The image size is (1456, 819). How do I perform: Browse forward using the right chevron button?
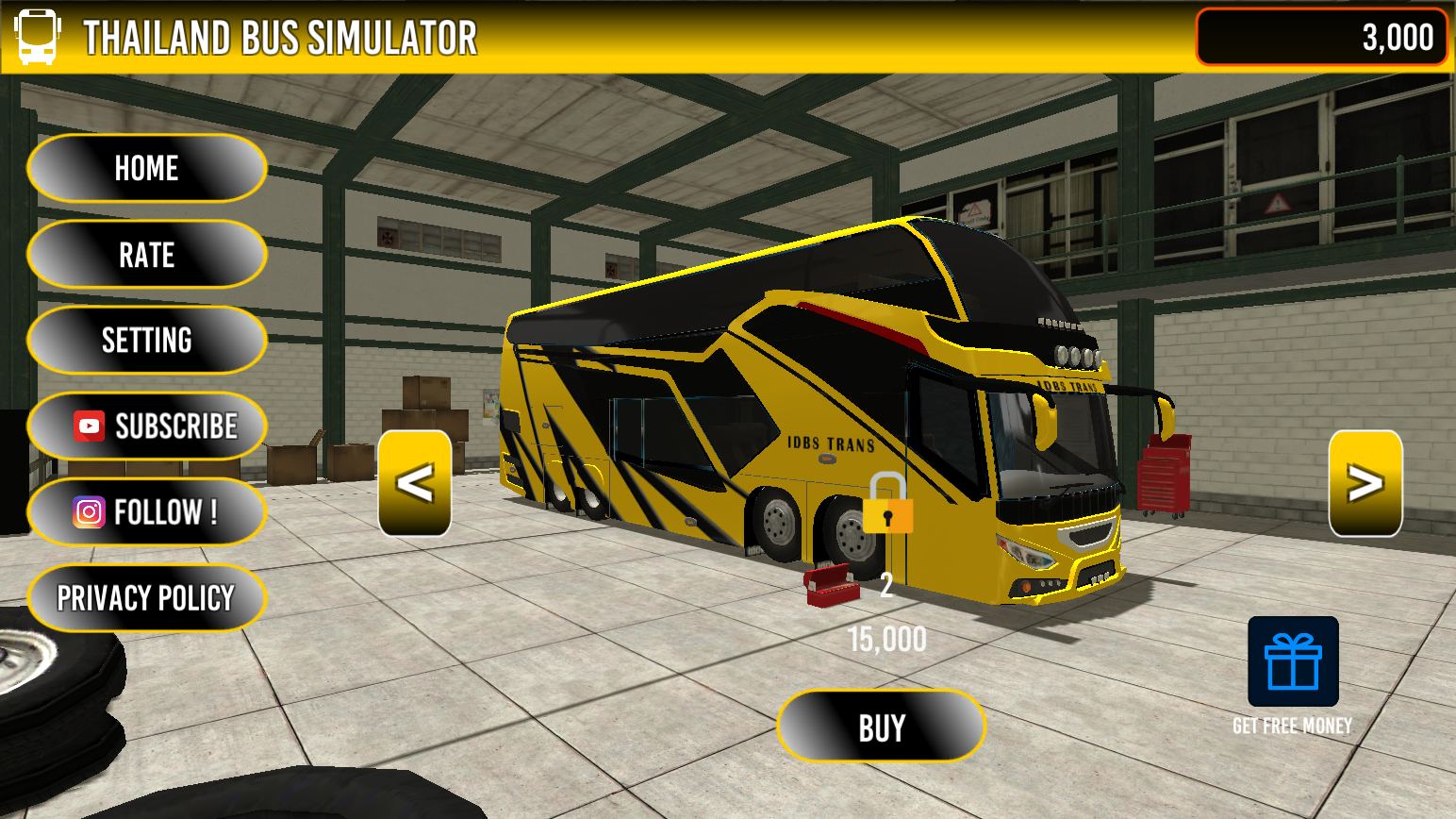[1365, 484]
